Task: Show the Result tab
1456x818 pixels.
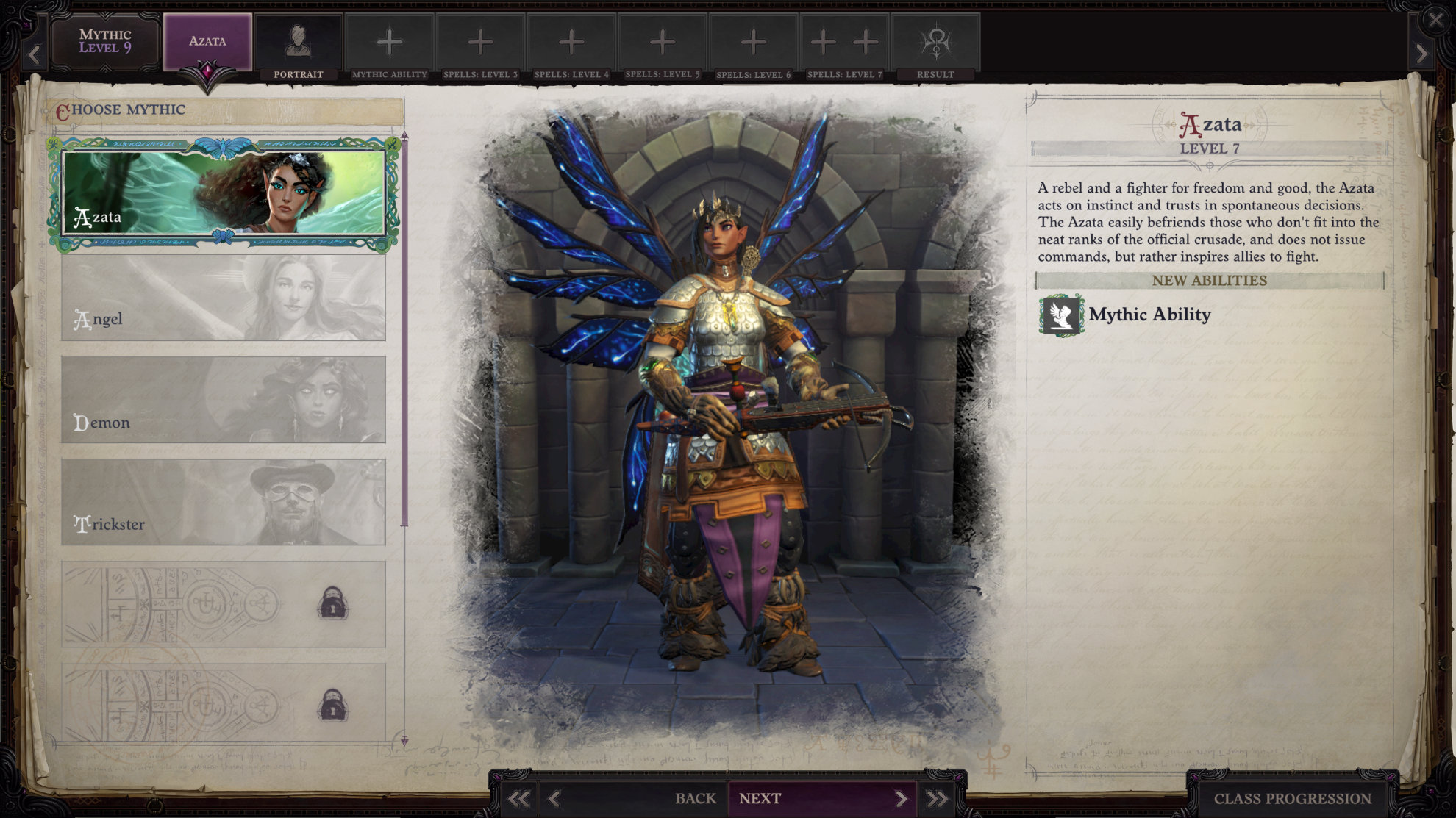Action: [x=935, y=47]
